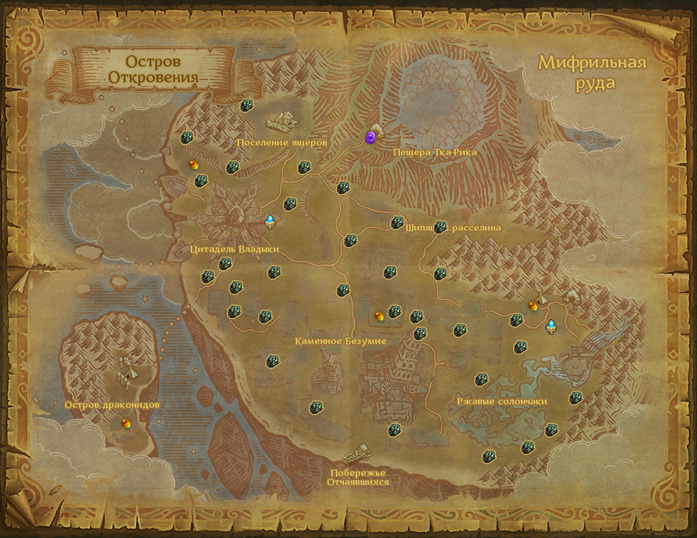Select the blue crystal marker above Цитадель Владыки

pos(269,220)
